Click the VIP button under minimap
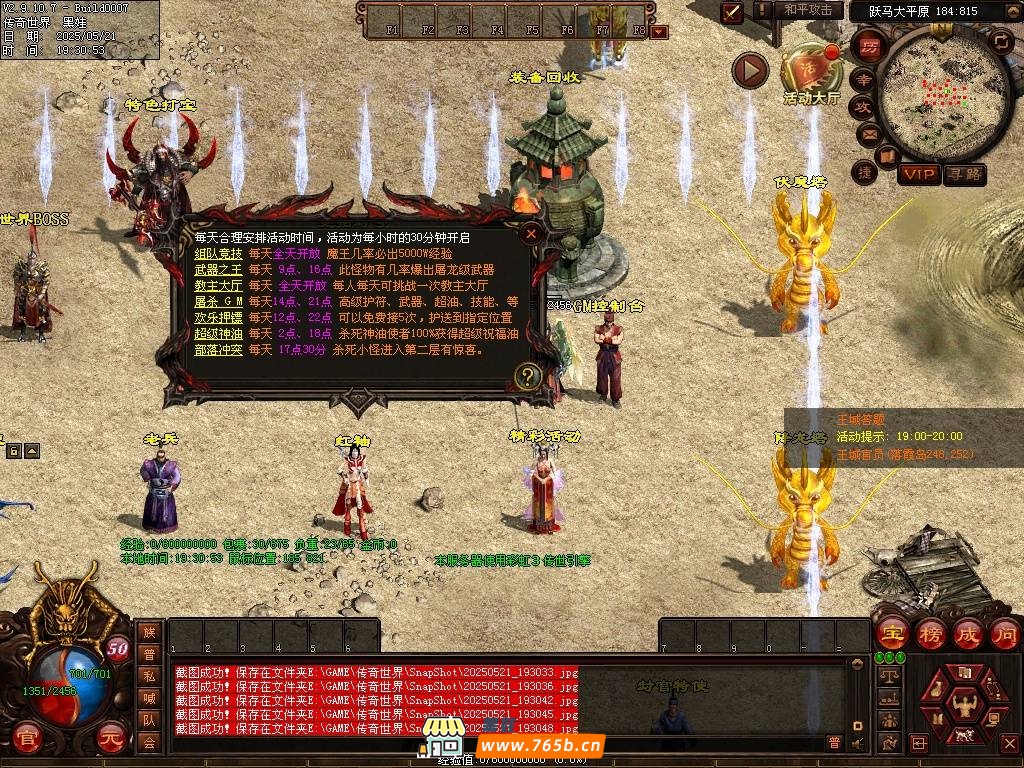 (919, 174)
